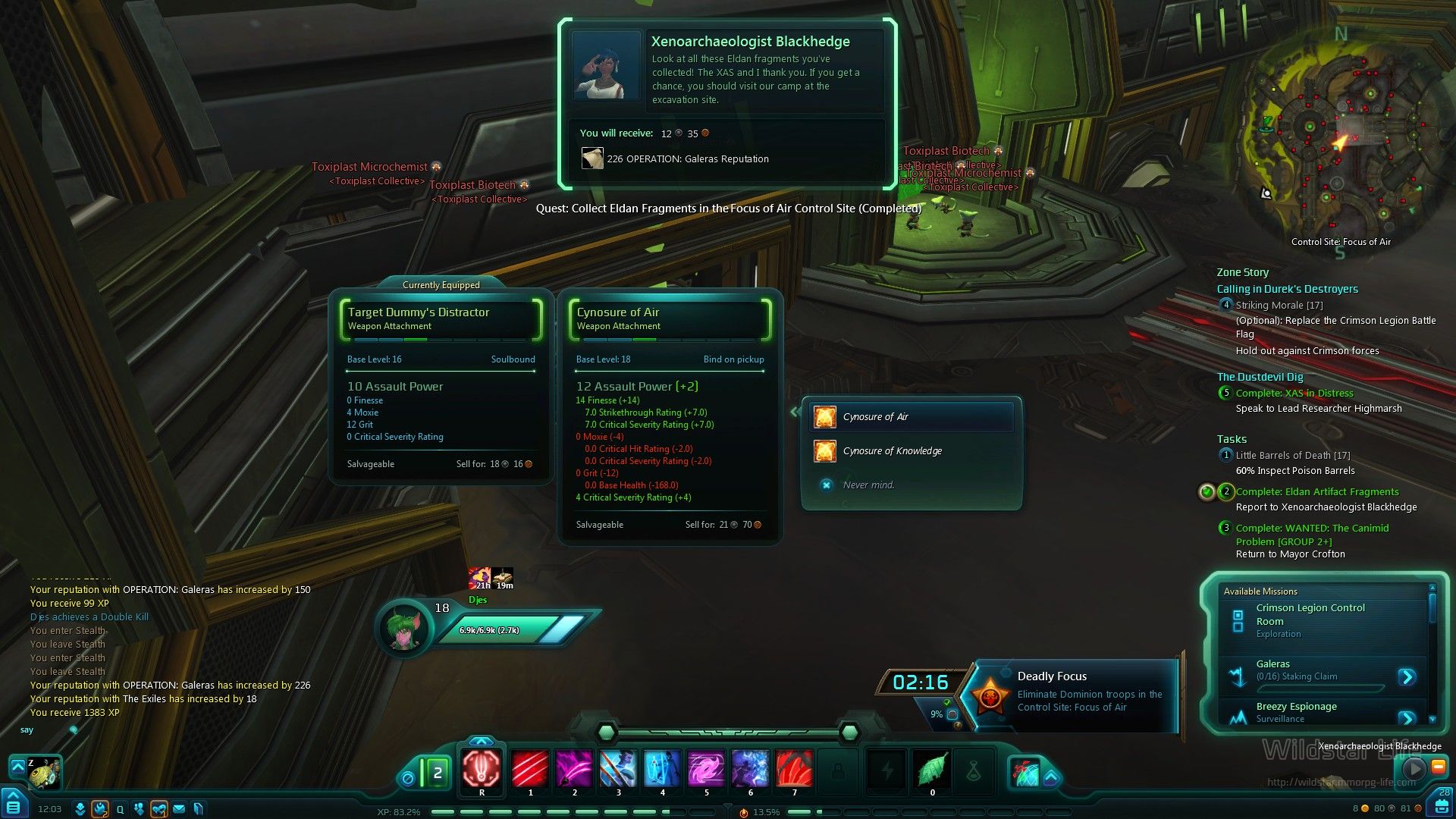Open inventory bag with 28 slots
Image resolution: width=1456 pixels, height=819 pixels.
tap(1442, 802)
